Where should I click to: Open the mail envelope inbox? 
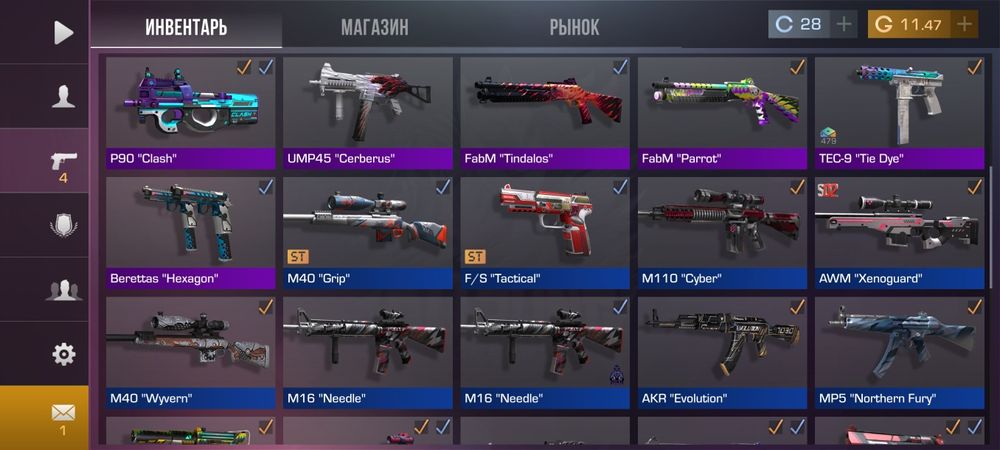(63, 414)
